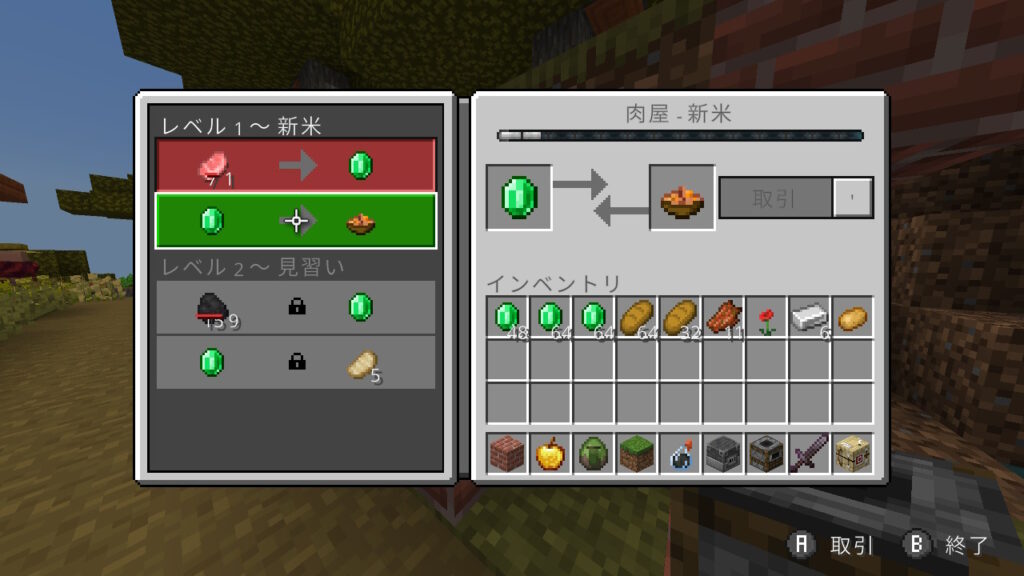Viewport: 1024px width, 576px height.
Task: Choose the emerald for stew trade row
Action: pyautogui.click(x=295, y=220)
